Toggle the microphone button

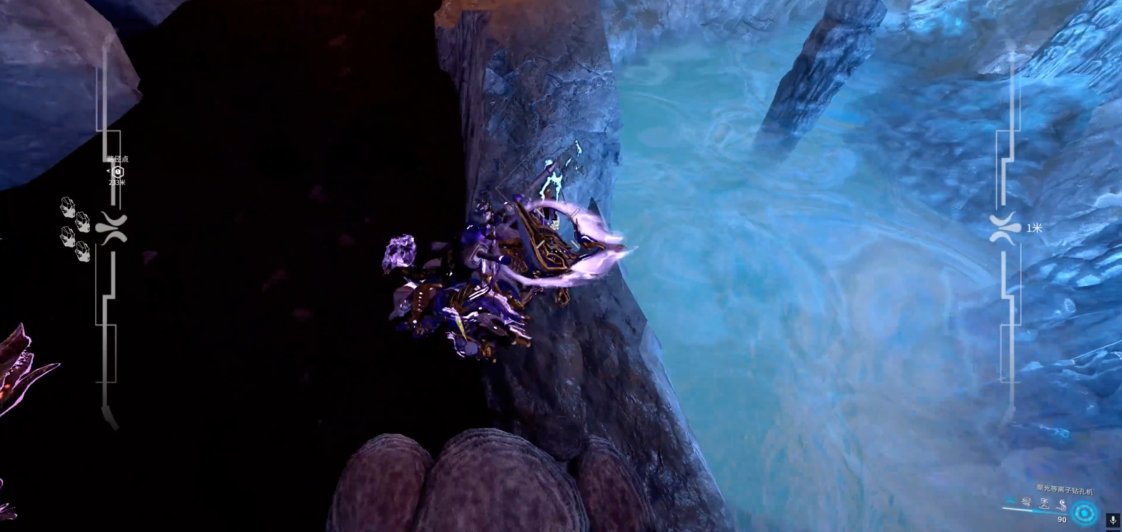[1111, 519]
